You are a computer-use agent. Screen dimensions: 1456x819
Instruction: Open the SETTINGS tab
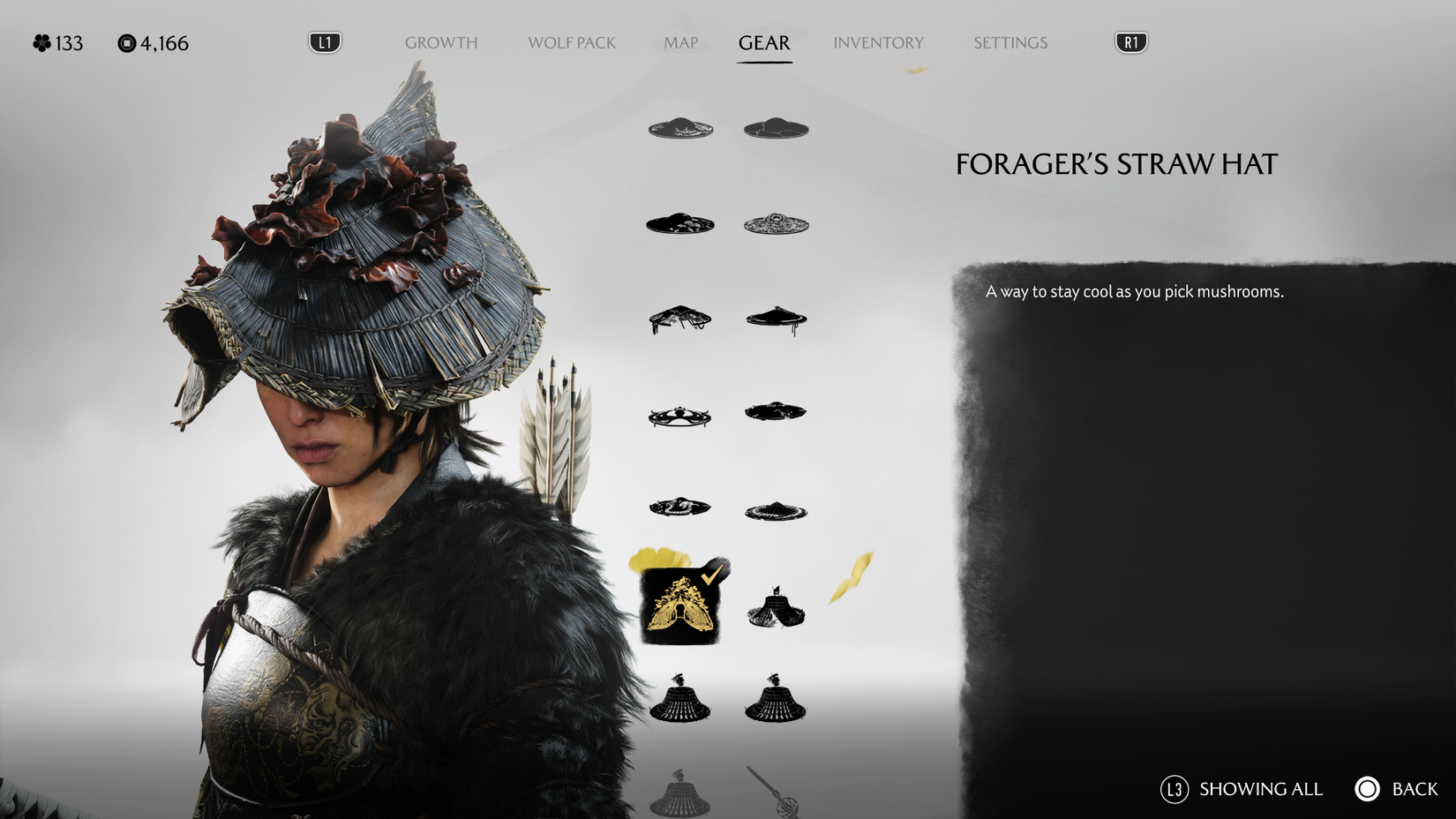click(1010, 42)
